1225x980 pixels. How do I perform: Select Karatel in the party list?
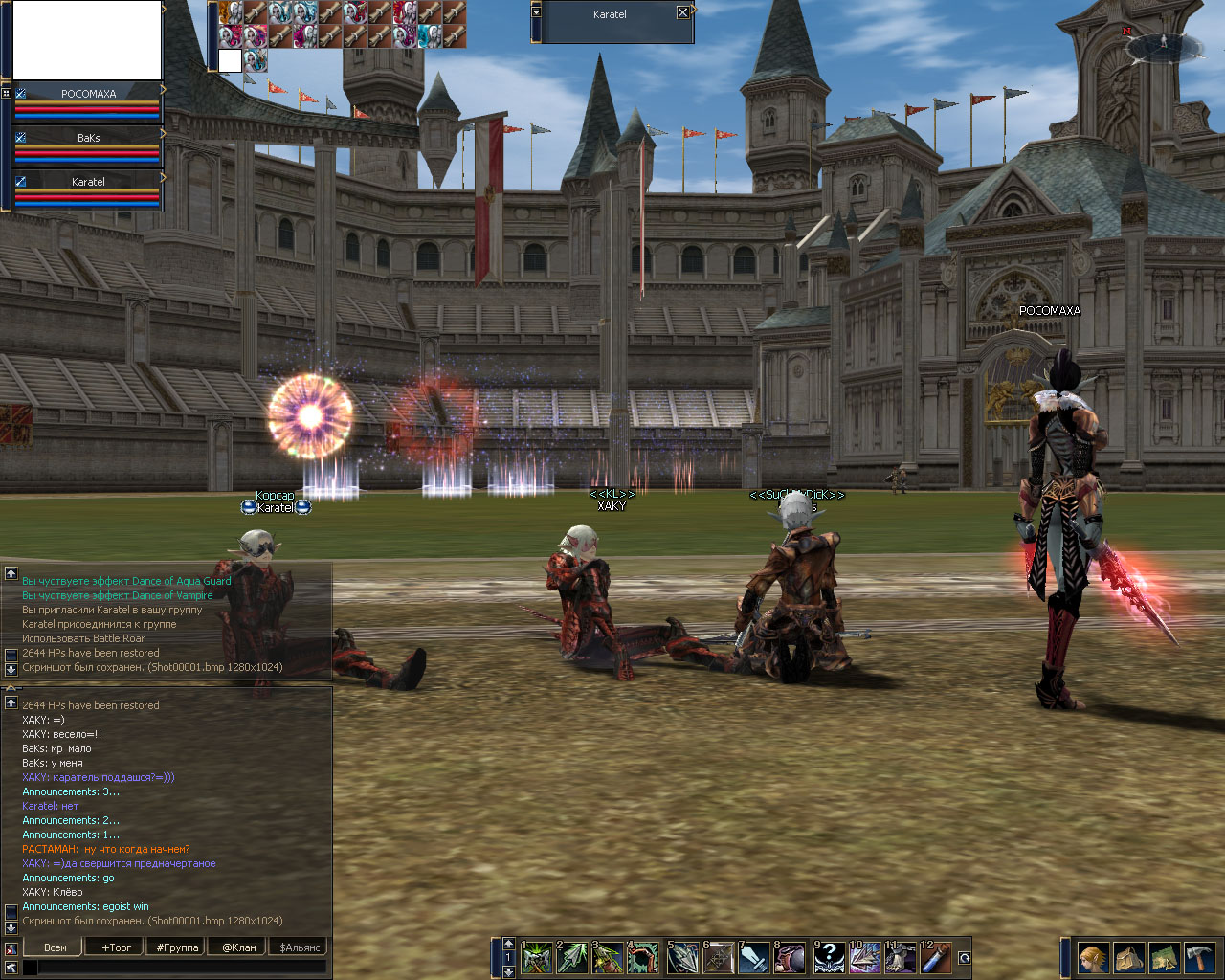pos(88,182)
